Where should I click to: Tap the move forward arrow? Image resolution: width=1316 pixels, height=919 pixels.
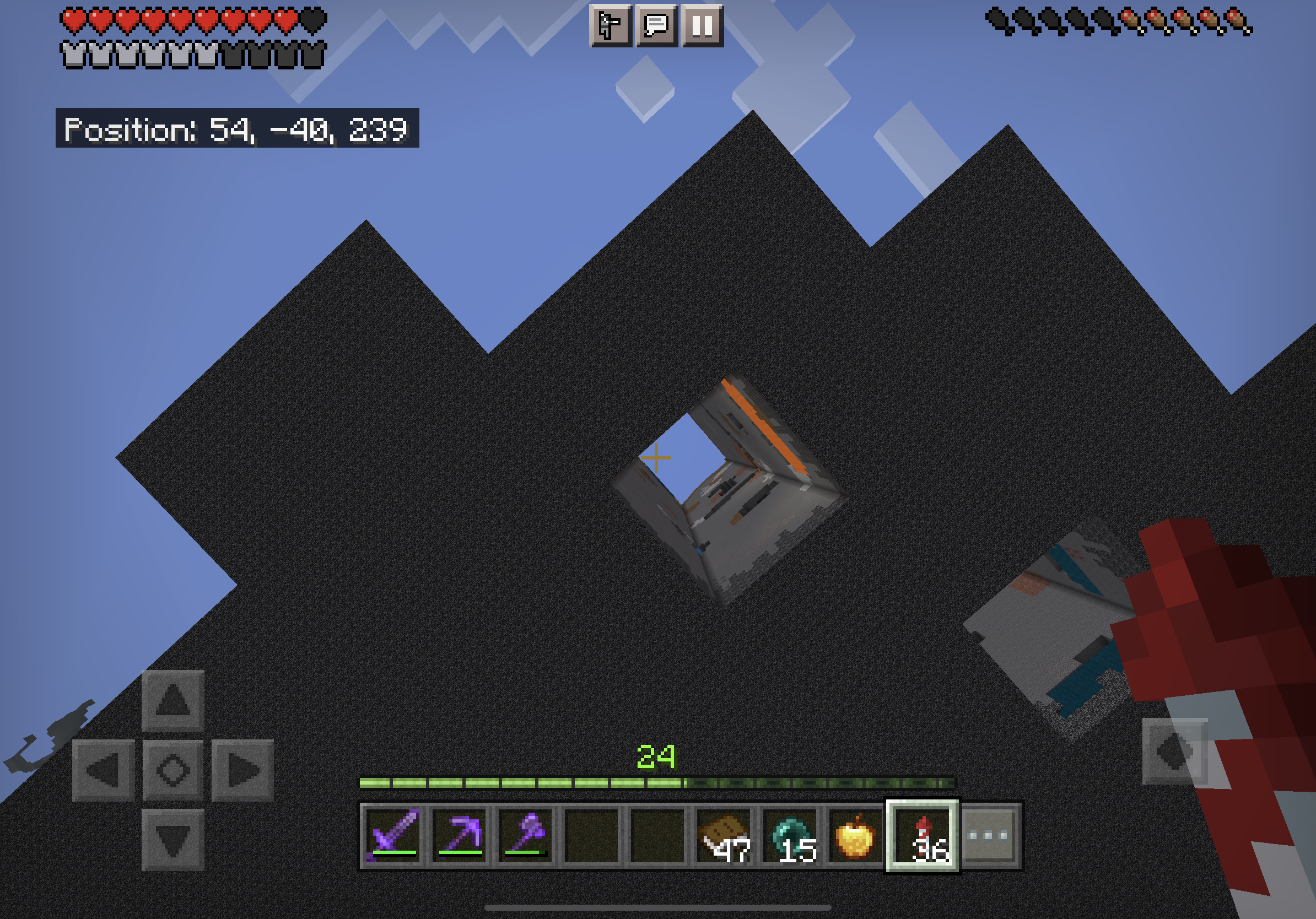172,700
